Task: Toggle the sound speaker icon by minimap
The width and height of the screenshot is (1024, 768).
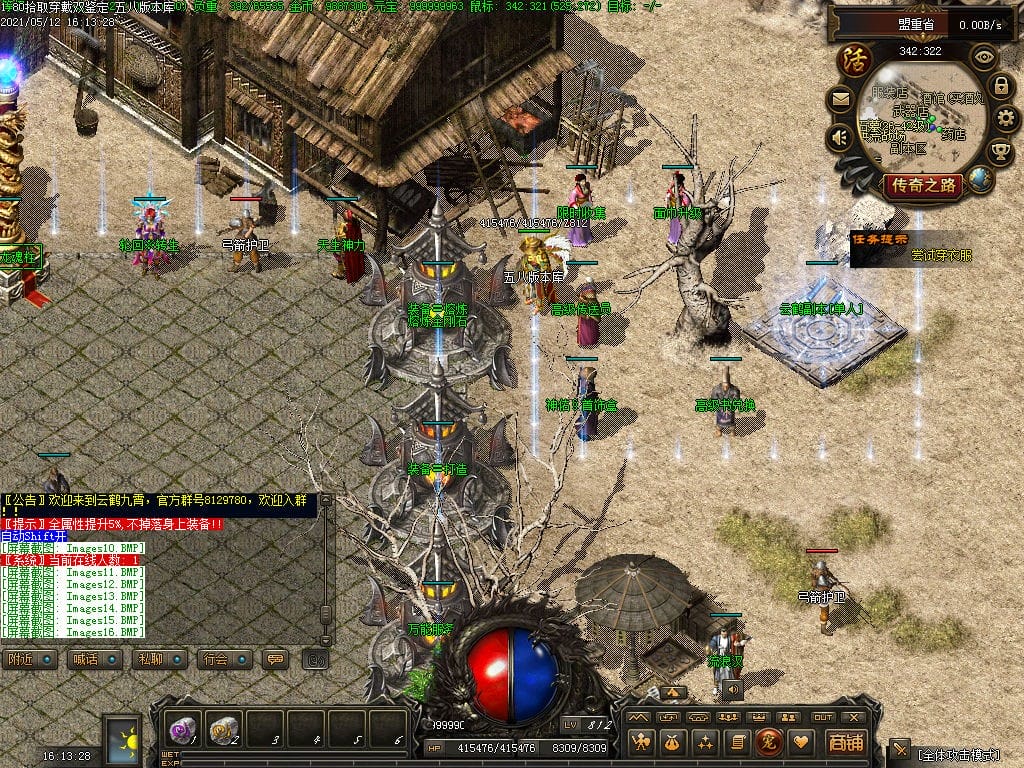Action: [840, 137]
